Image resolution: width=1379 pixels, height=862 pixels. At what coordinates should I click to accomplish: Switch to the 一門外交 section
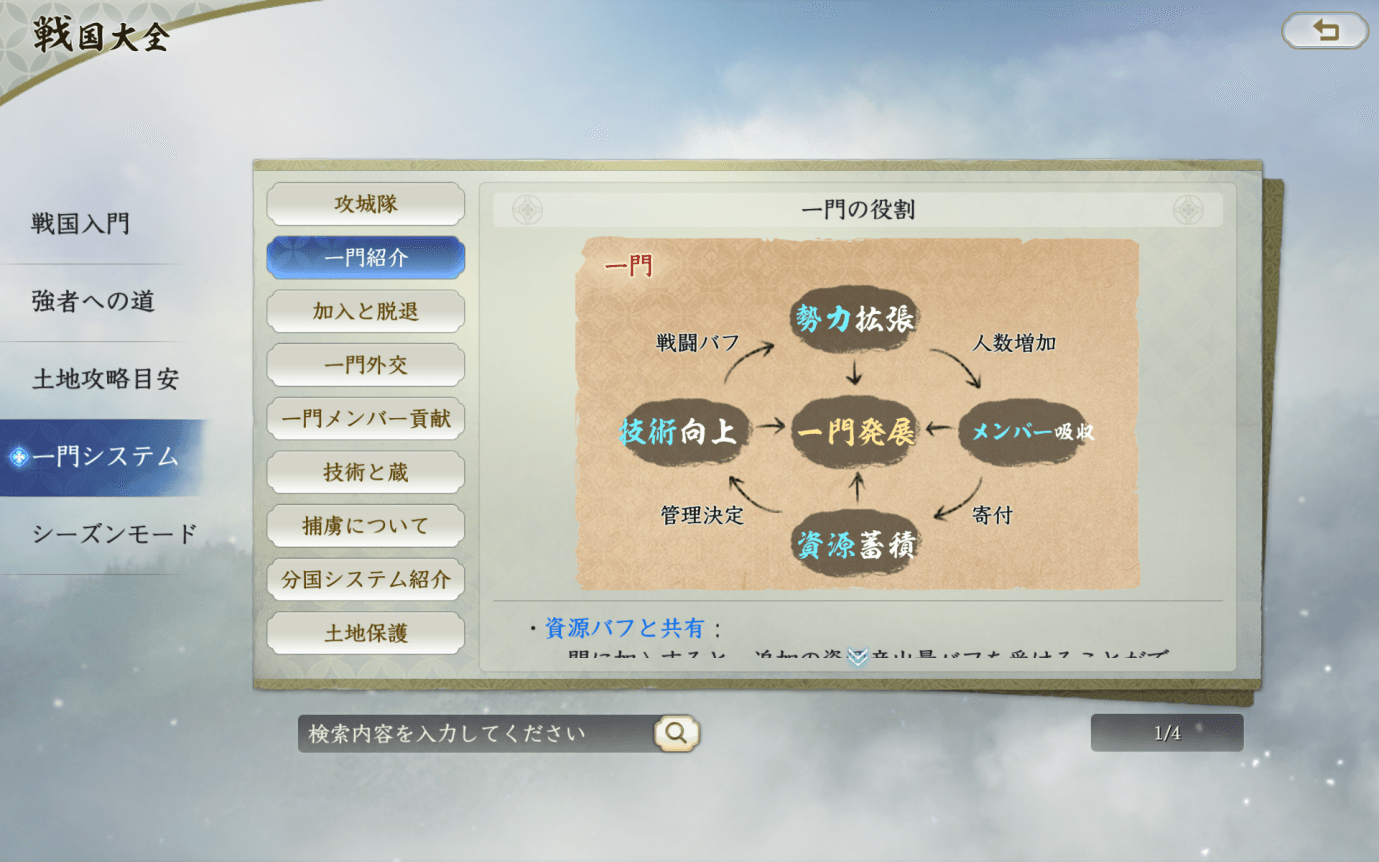(x=365, y=364)
